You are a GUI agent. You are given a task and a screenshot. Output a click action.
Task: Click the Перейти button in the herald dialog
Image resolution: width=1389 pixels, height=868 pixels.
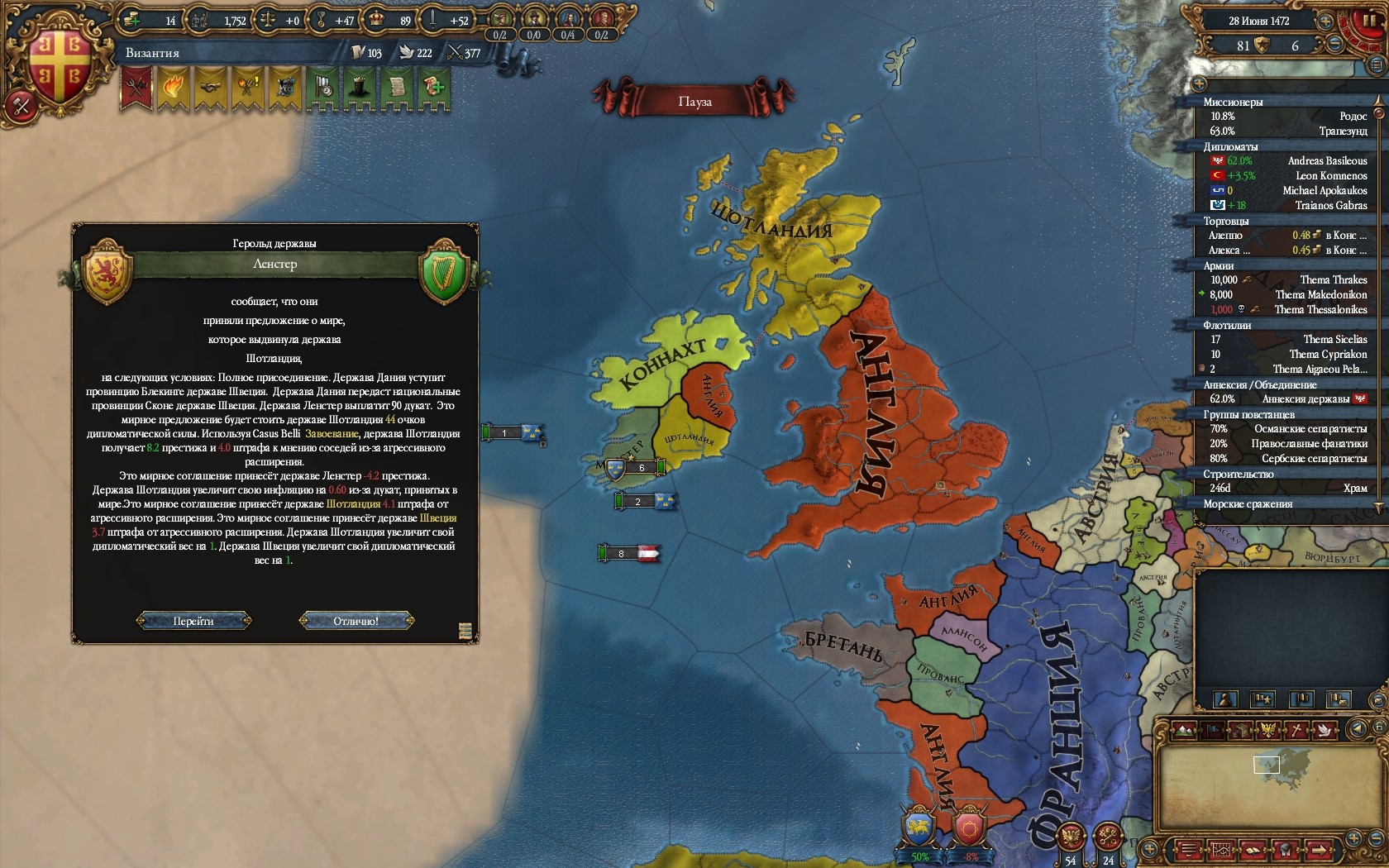click(x=193, y=621)
